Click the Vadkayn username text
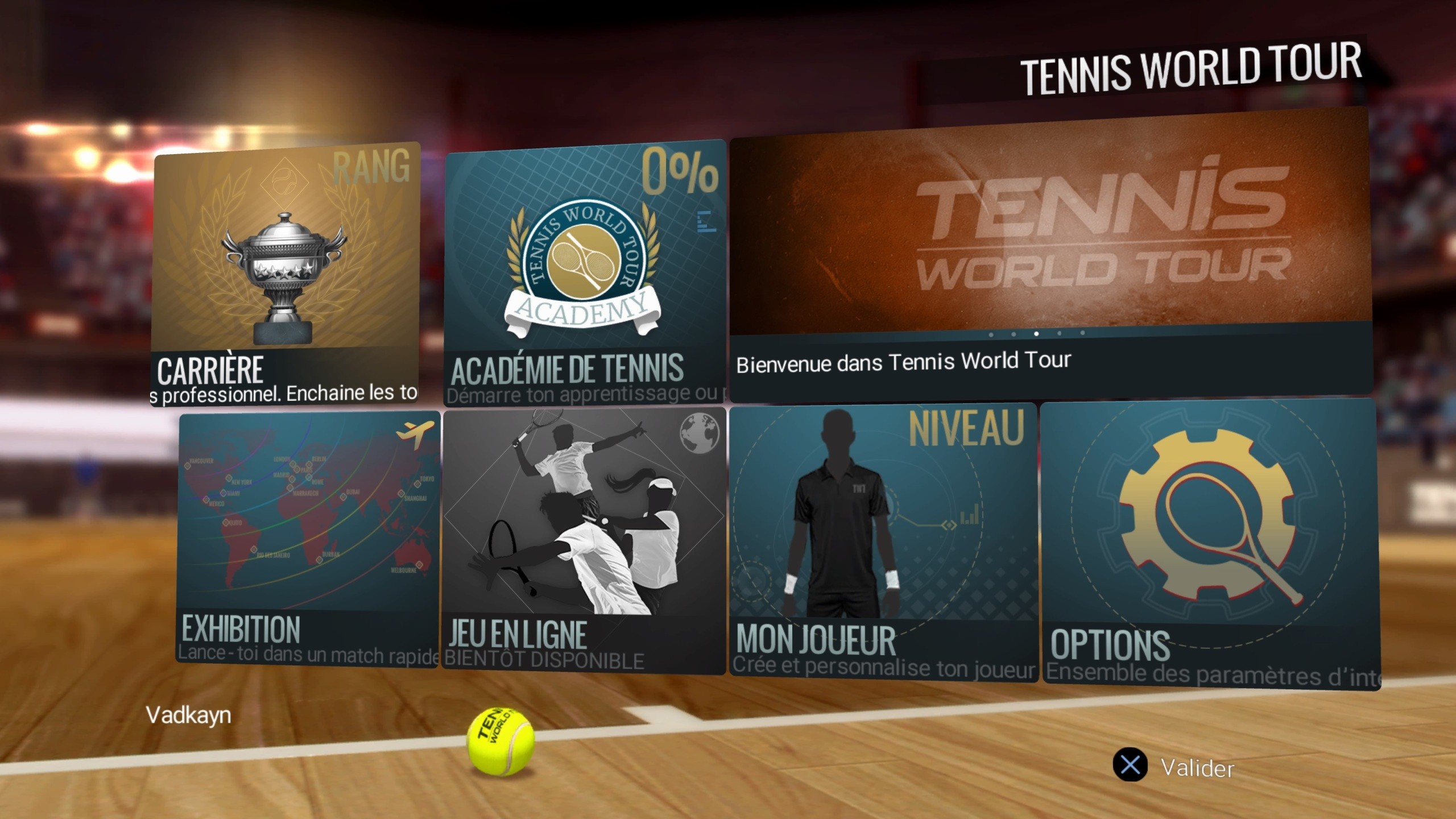1456x819 pixels. [188, 717]
